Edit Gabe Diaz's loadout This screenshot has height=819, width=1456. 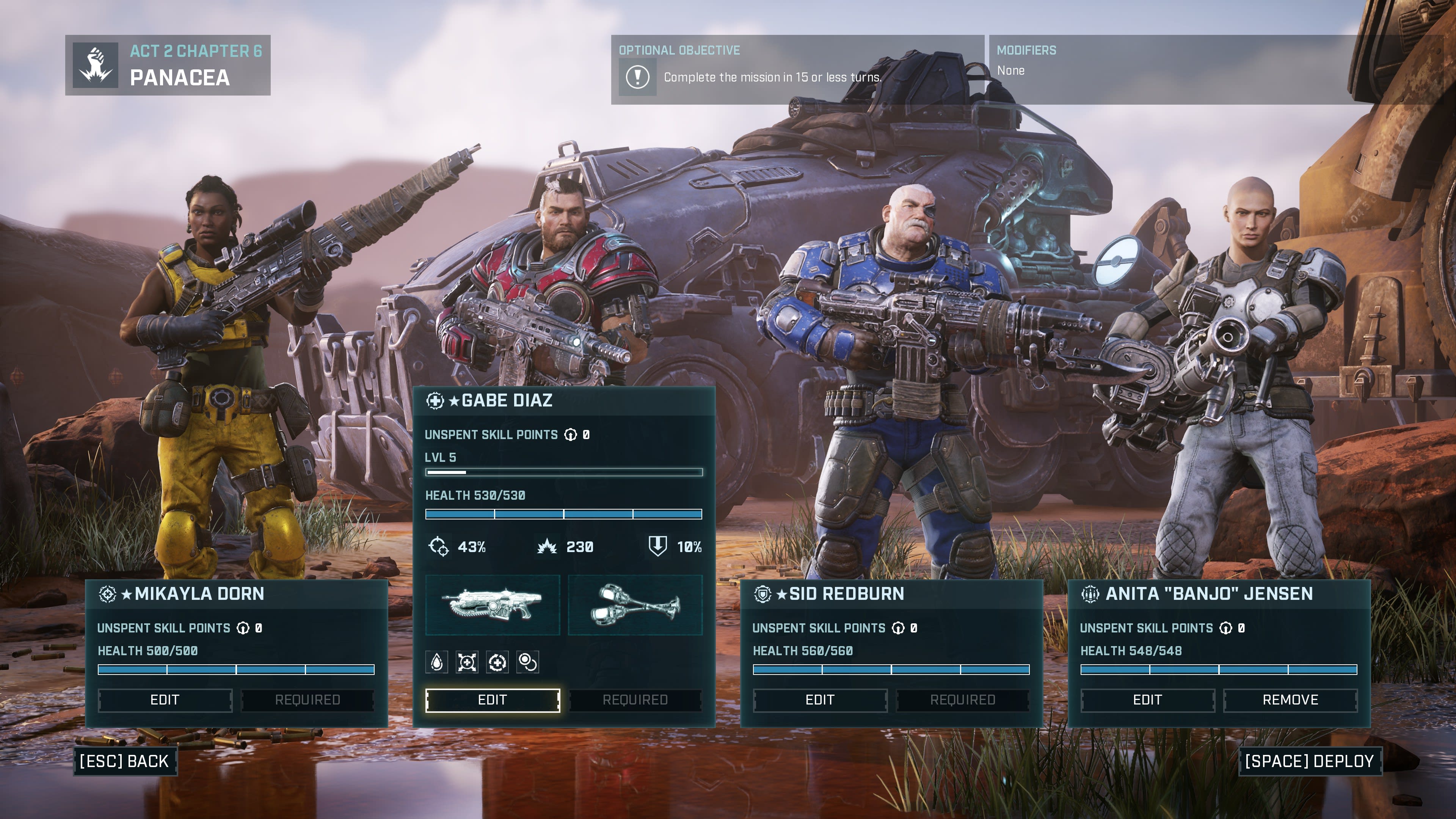492,700
